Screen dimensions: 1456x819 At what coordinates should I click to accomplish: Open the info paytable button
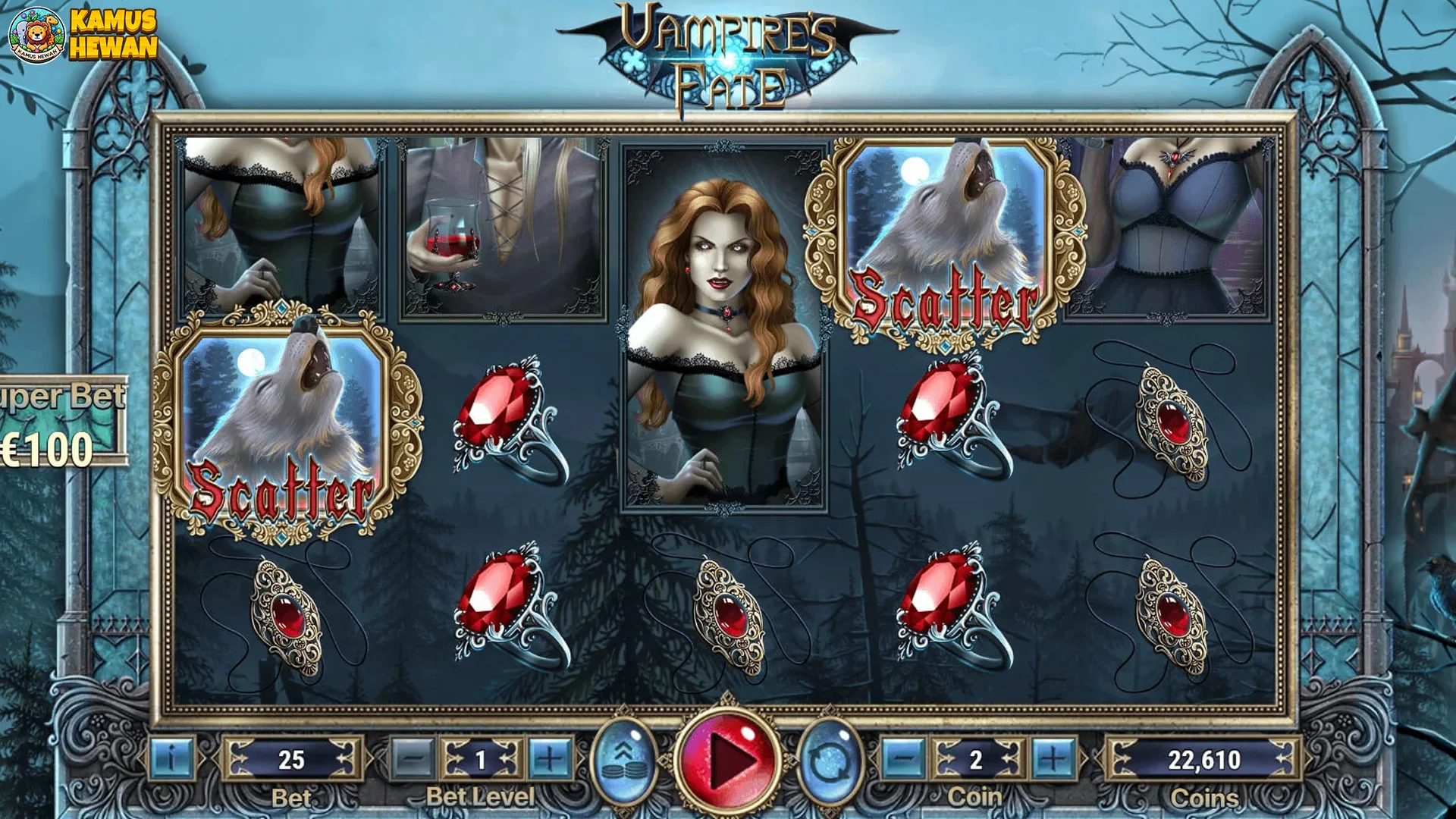point(172,758)
